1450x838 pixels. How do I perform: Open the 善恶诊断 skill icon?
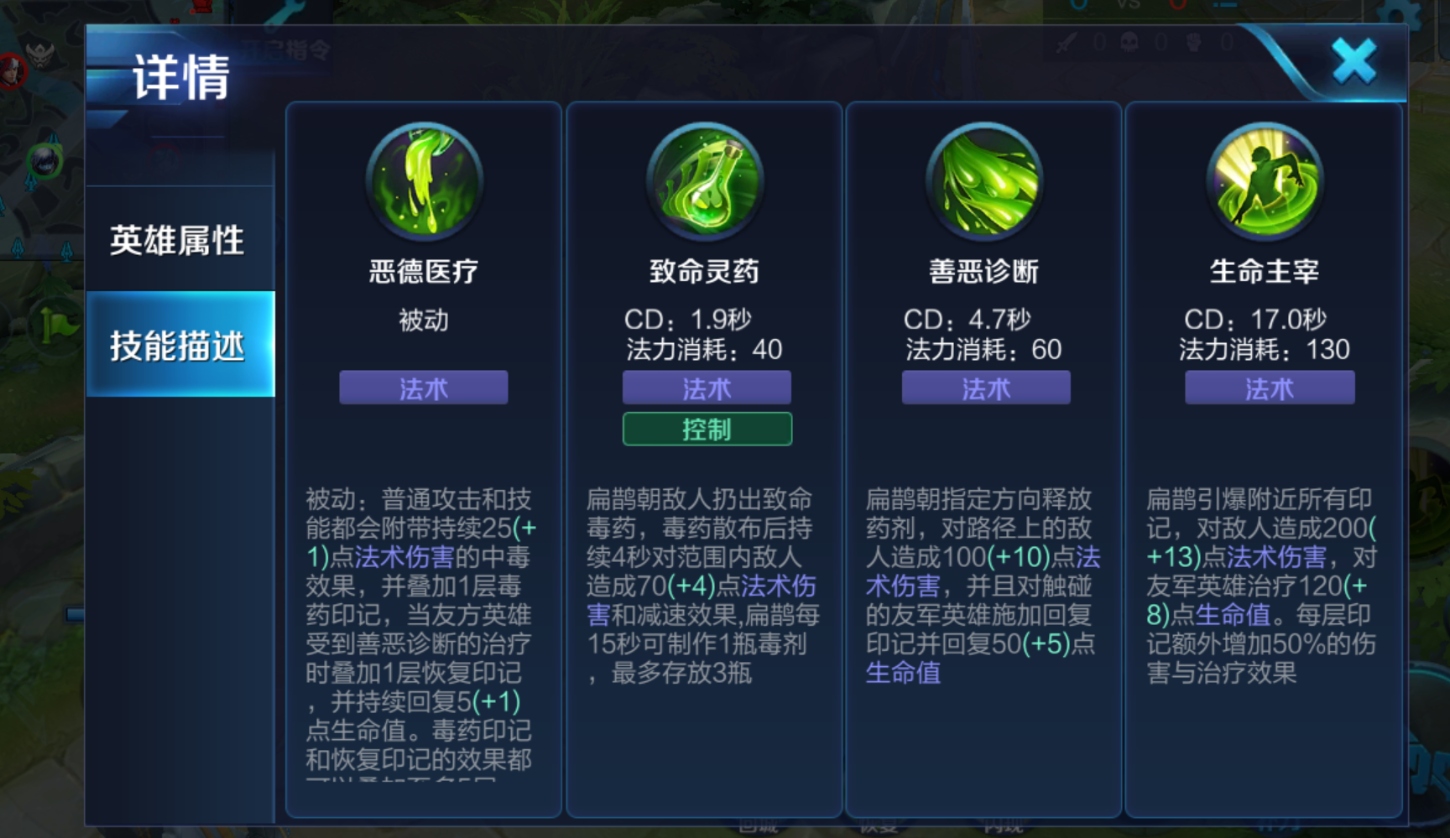tap(986, 181)
